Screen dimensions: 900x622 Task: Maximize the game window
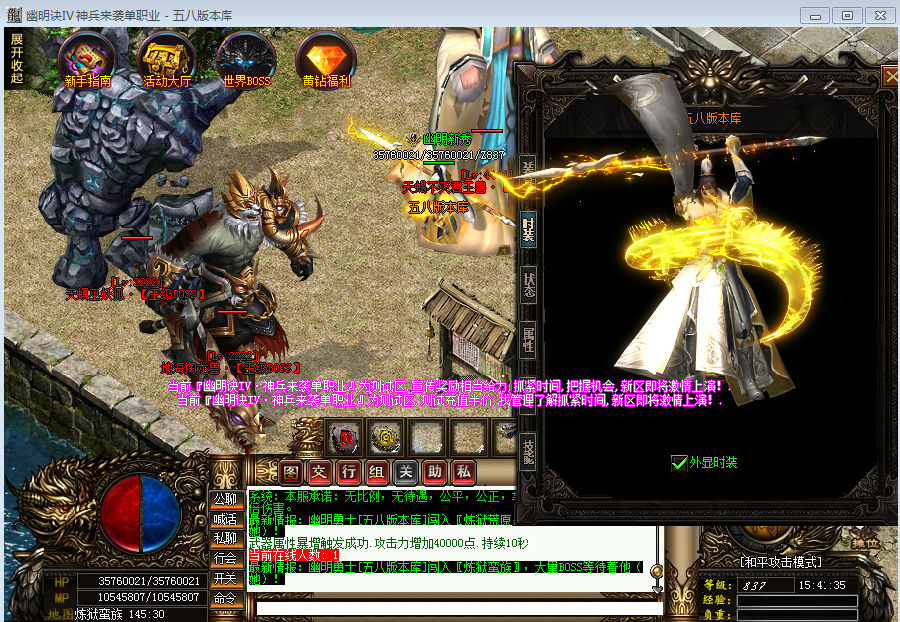[x=847, y=15]
